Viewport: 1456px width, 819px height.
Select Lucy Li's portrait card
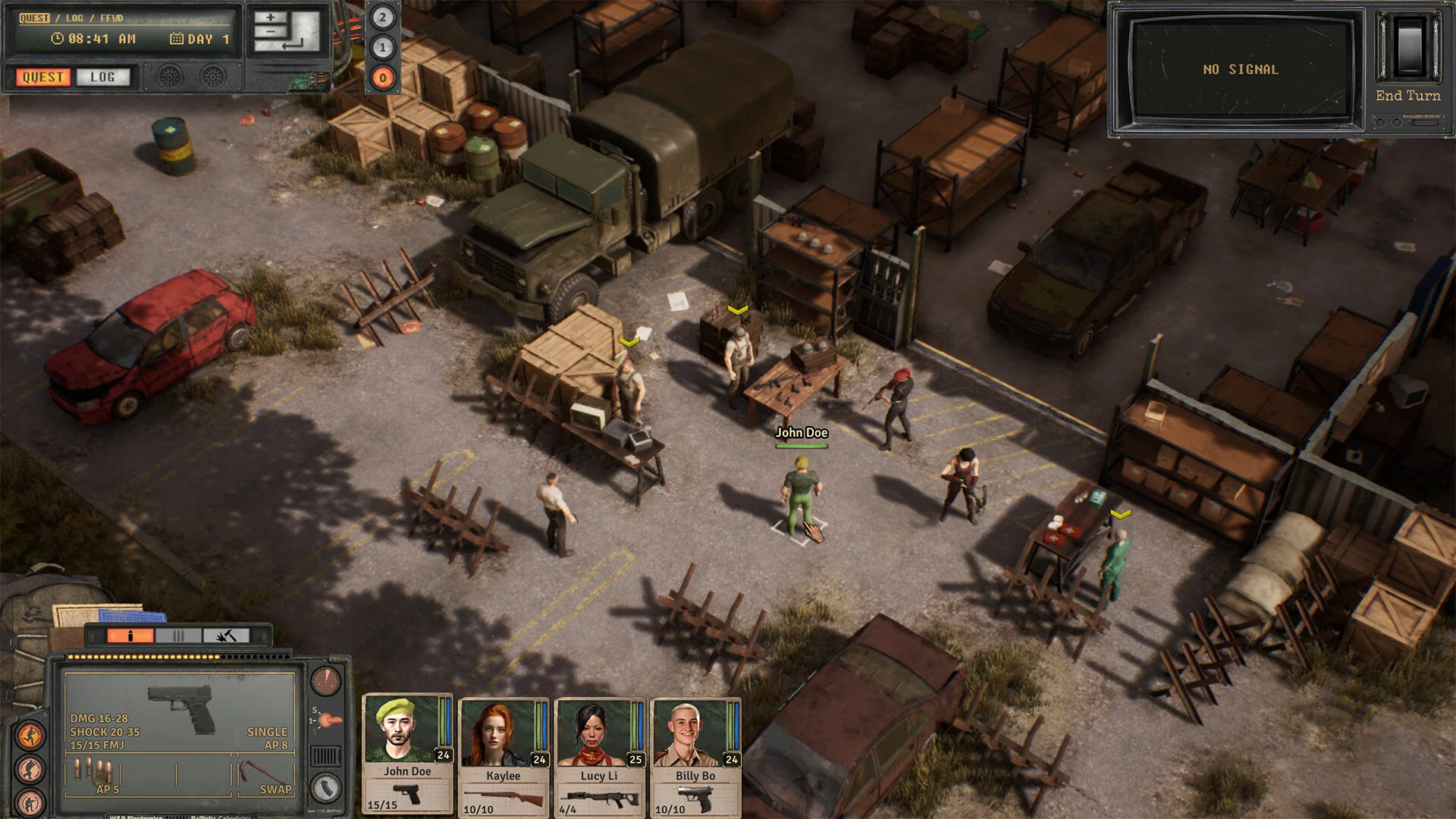599,755
